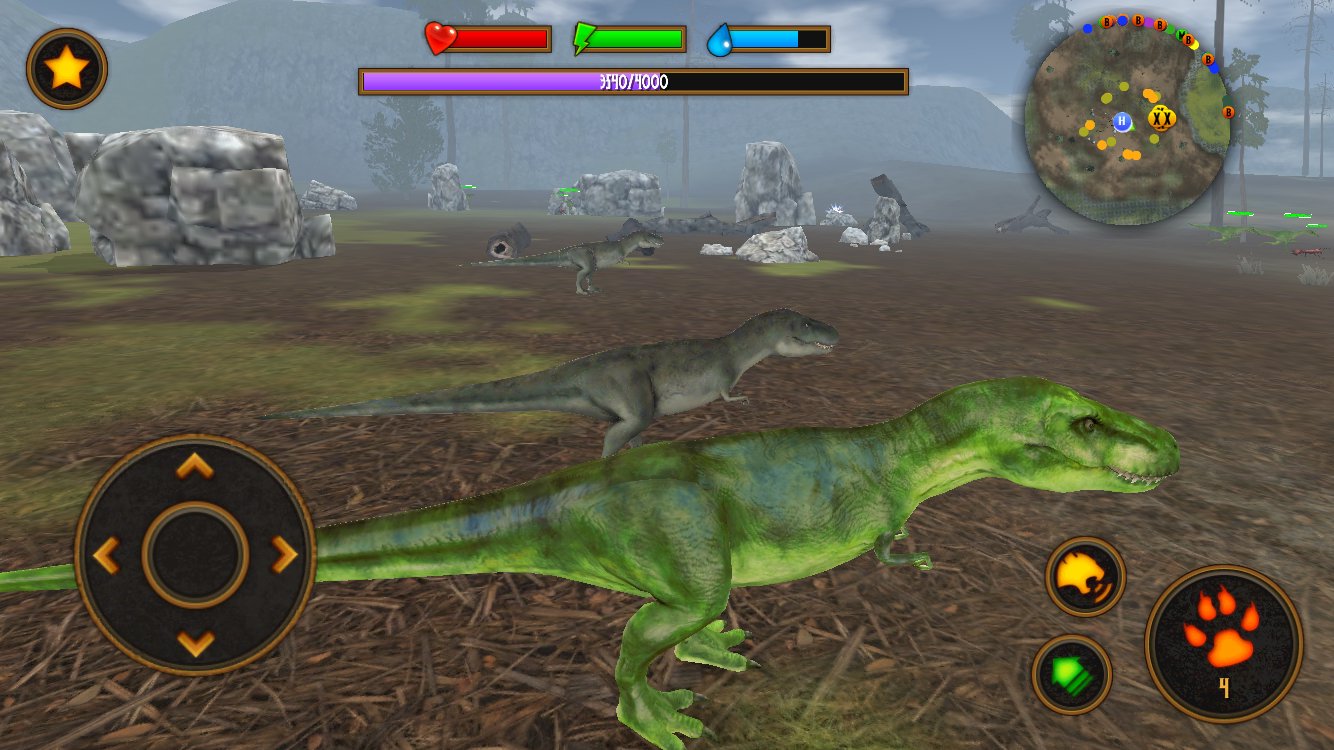
Task: Tap the lightning bolt energy icon
Action: coord(584,39)
